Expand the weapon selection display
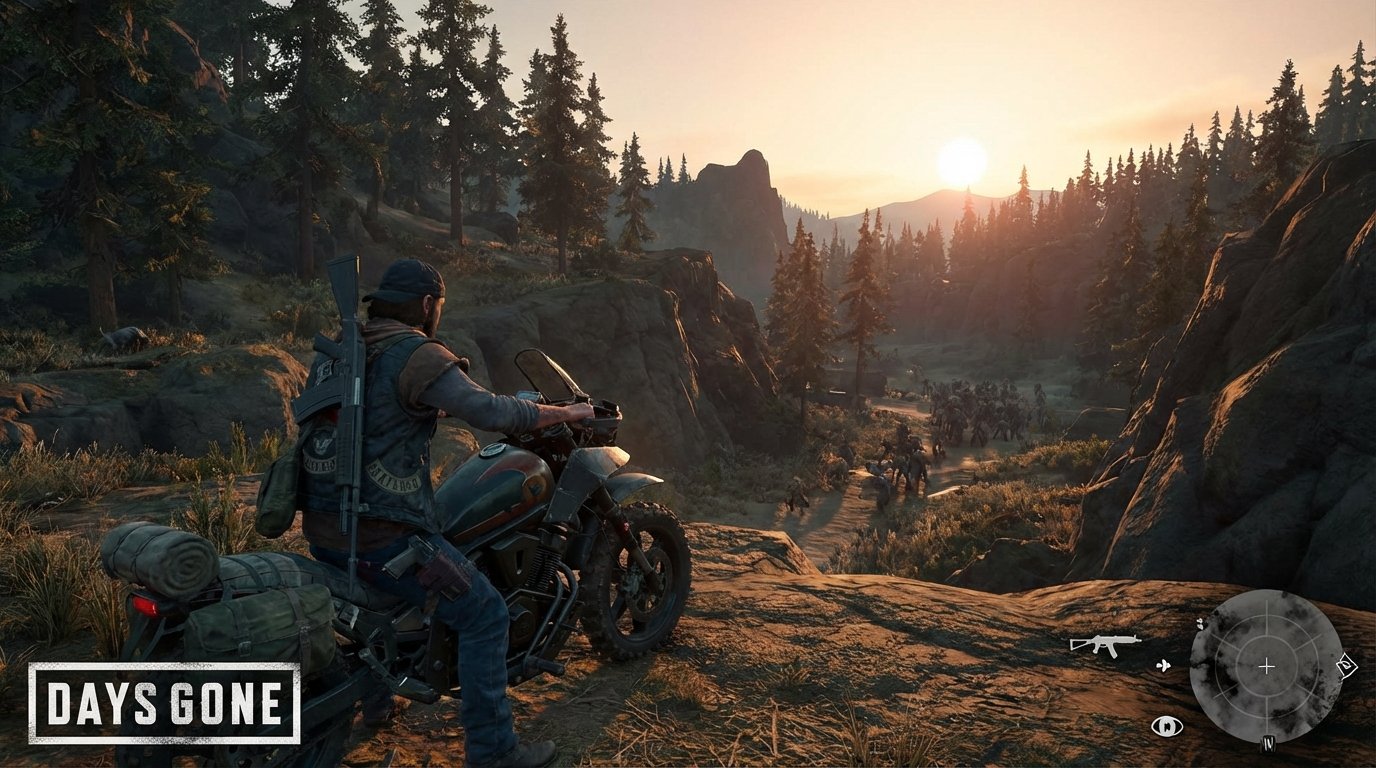Viewport: 1376px width, 768px height. [x=1105, y=643]
